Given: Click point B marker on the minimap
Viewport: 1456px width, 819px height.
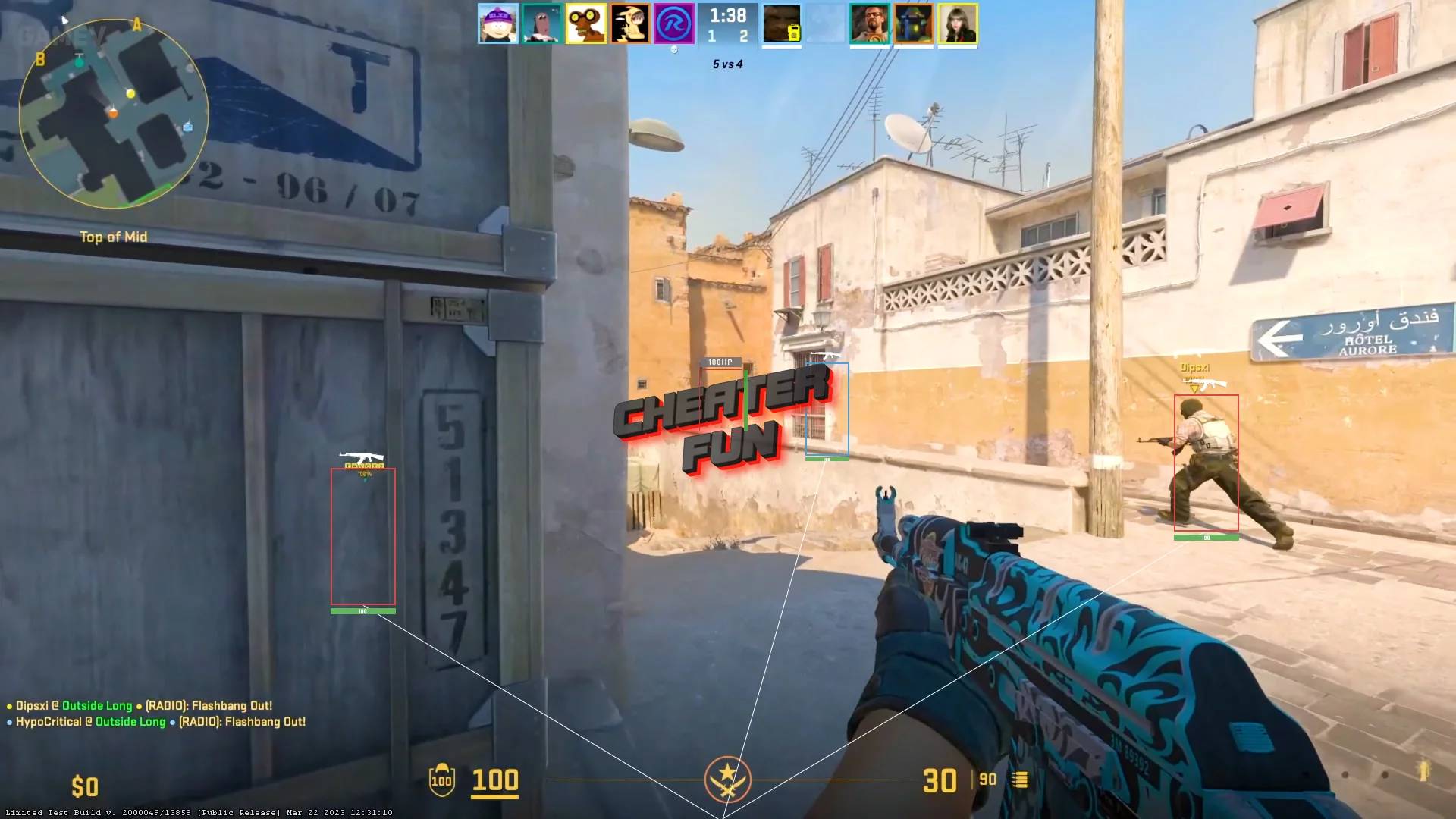Looking at the screenshot, I should tap(39, 57).
